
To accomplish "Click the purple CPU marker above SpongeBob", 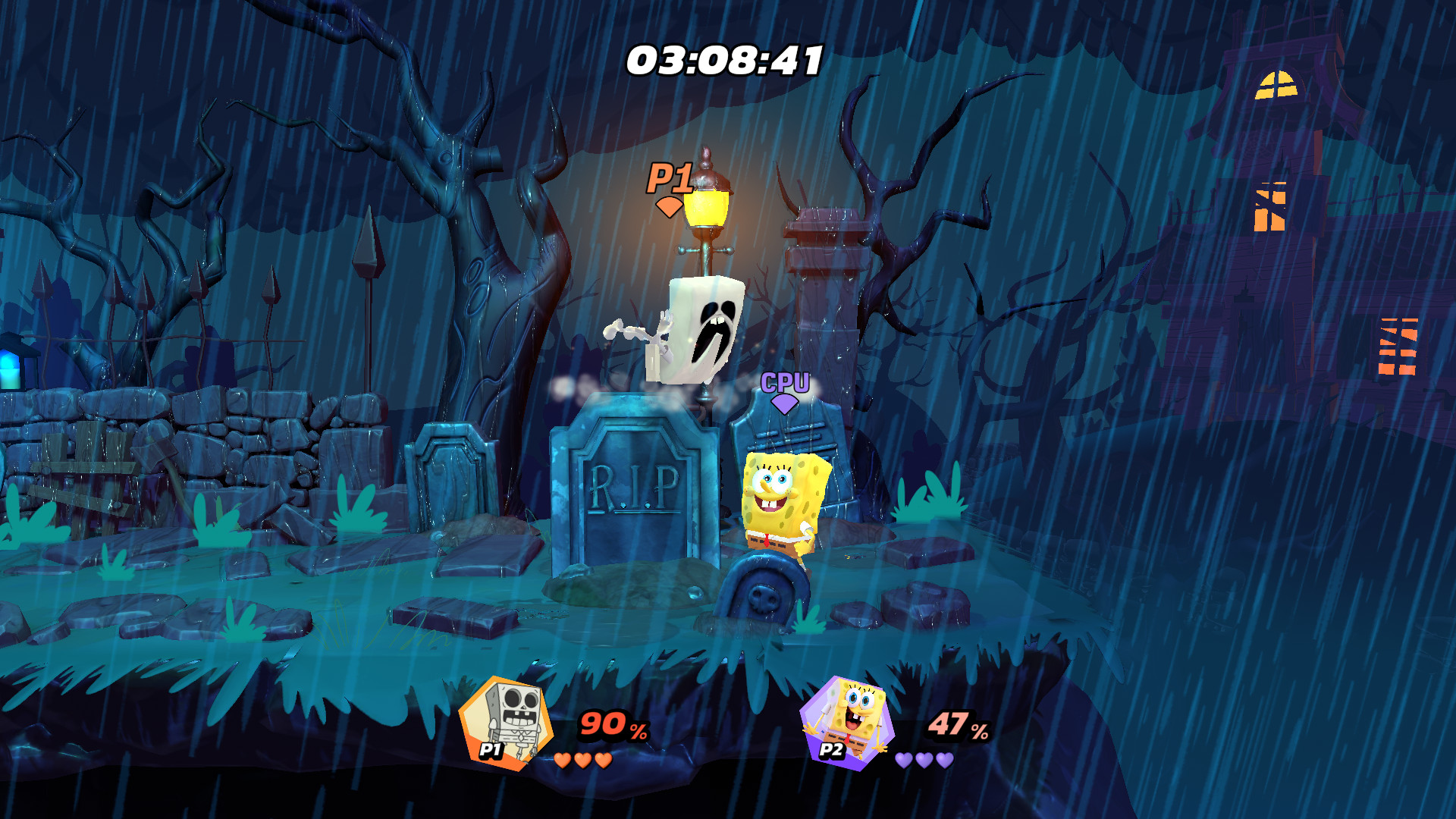I will click(785, 383).
